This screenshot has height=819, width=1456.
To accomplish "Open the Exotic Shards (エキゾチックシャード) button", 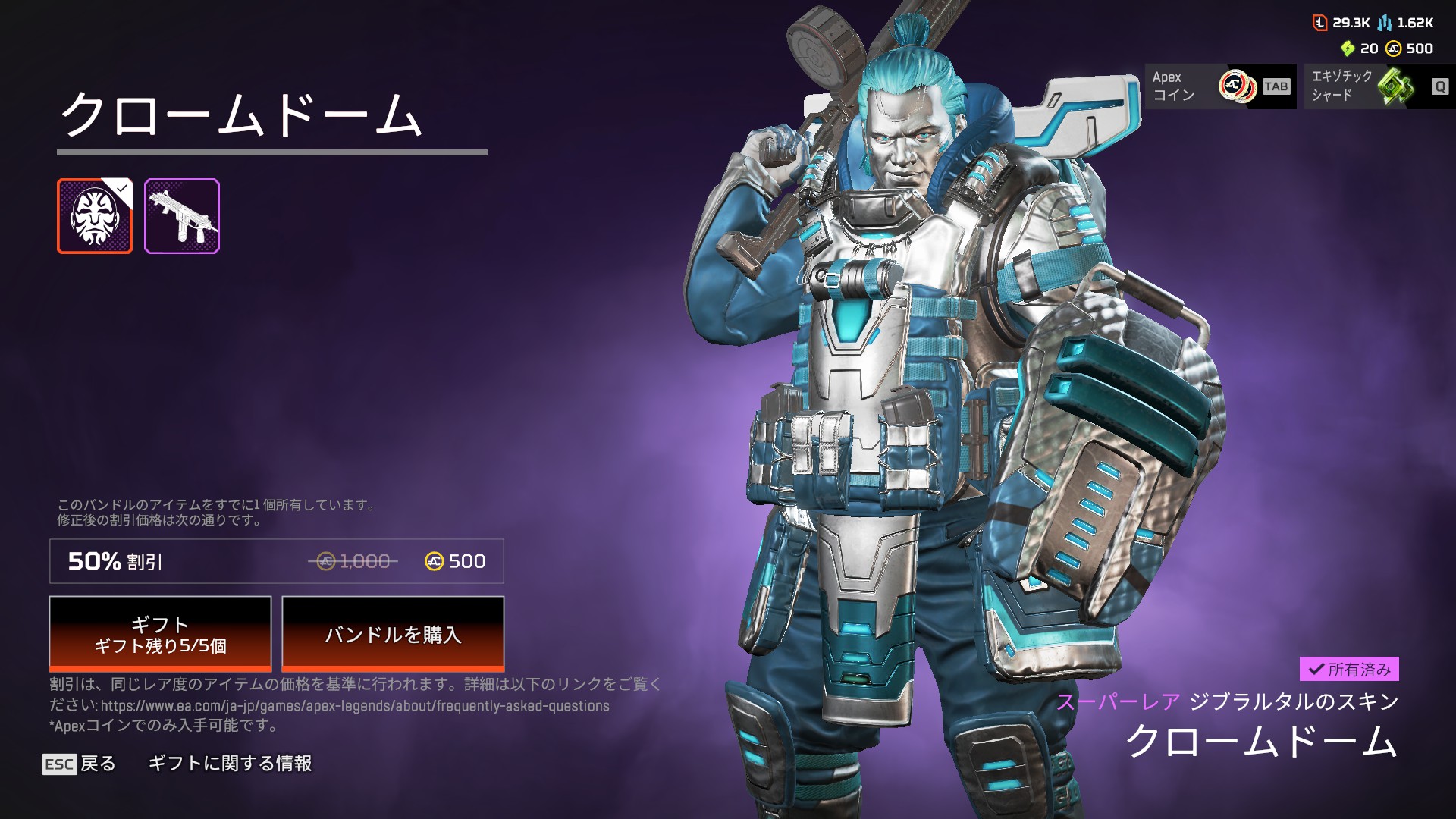I will [1379, 86].
